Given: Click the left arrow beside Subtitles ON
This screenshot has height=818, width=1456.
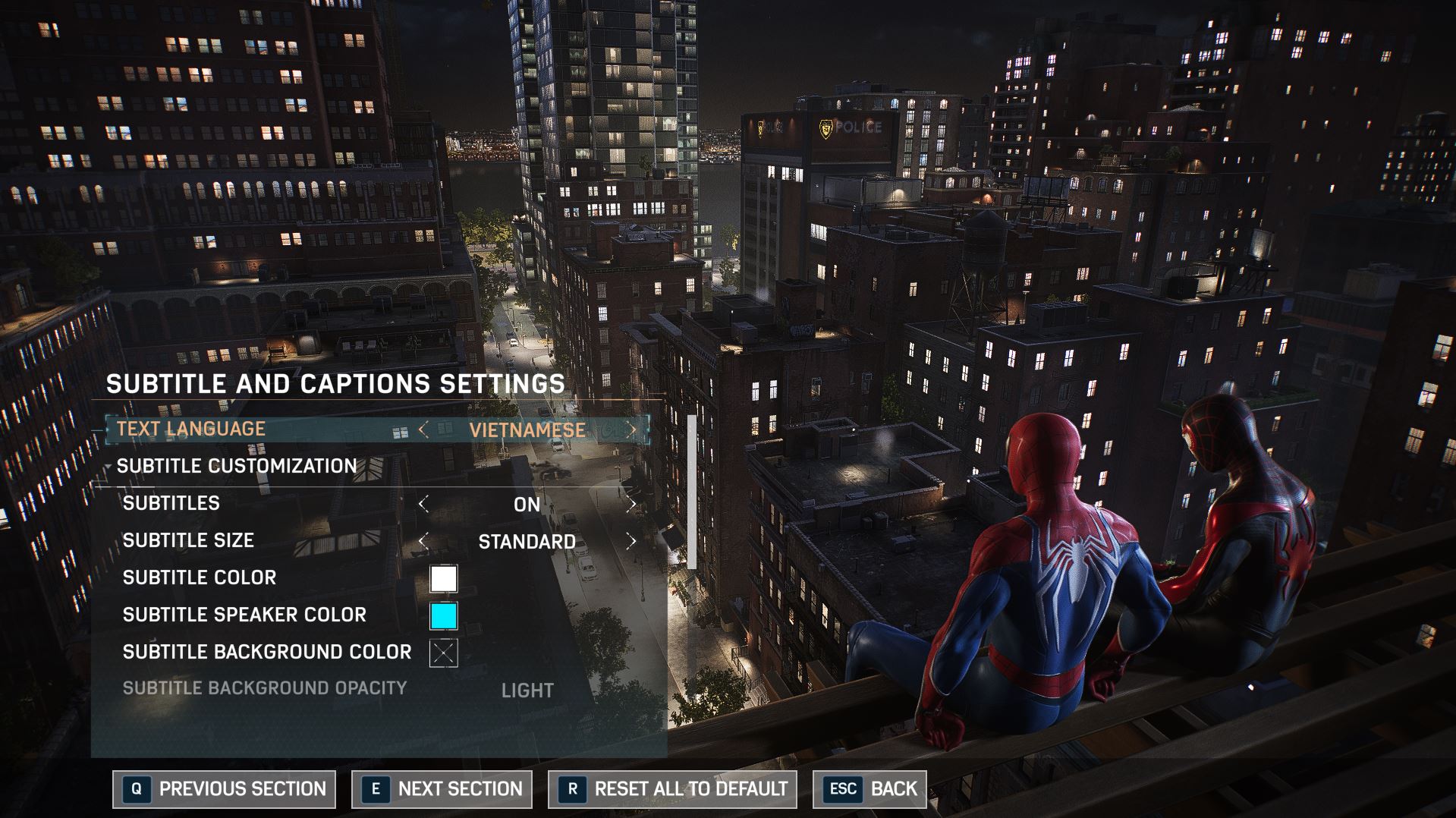Looking at the screenshot, I should click(423, 505).
